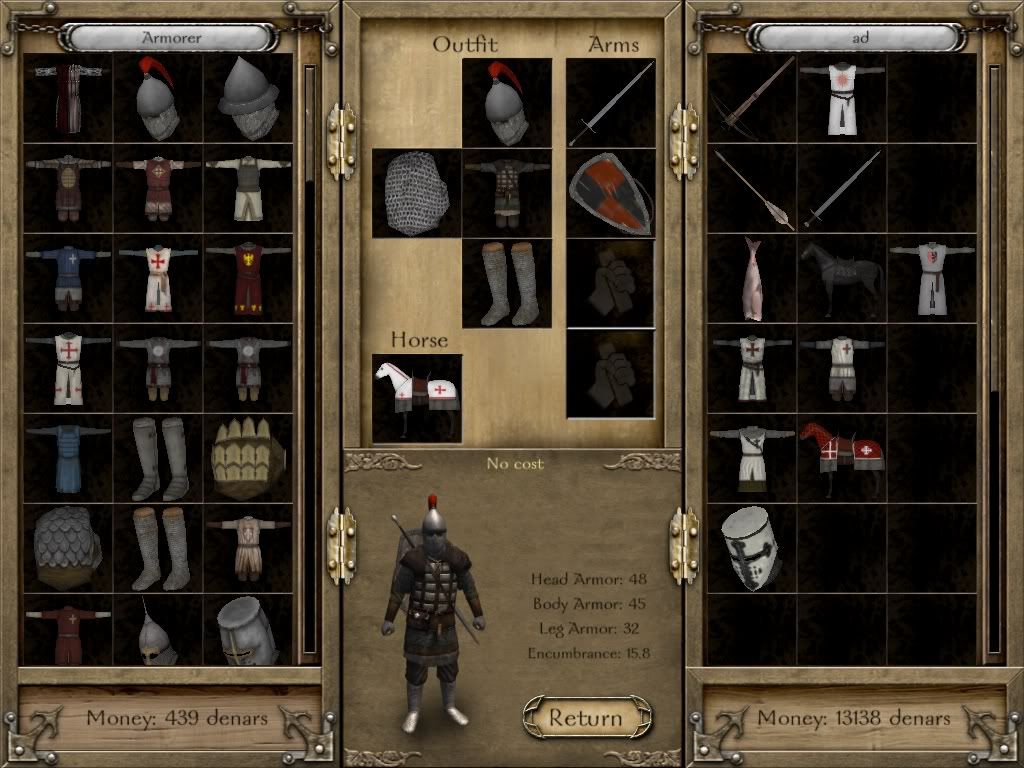Choose the red eagle tabard from Armorer
The height and width of the screenshot is (768, 1024).
[x=248, y=278]
